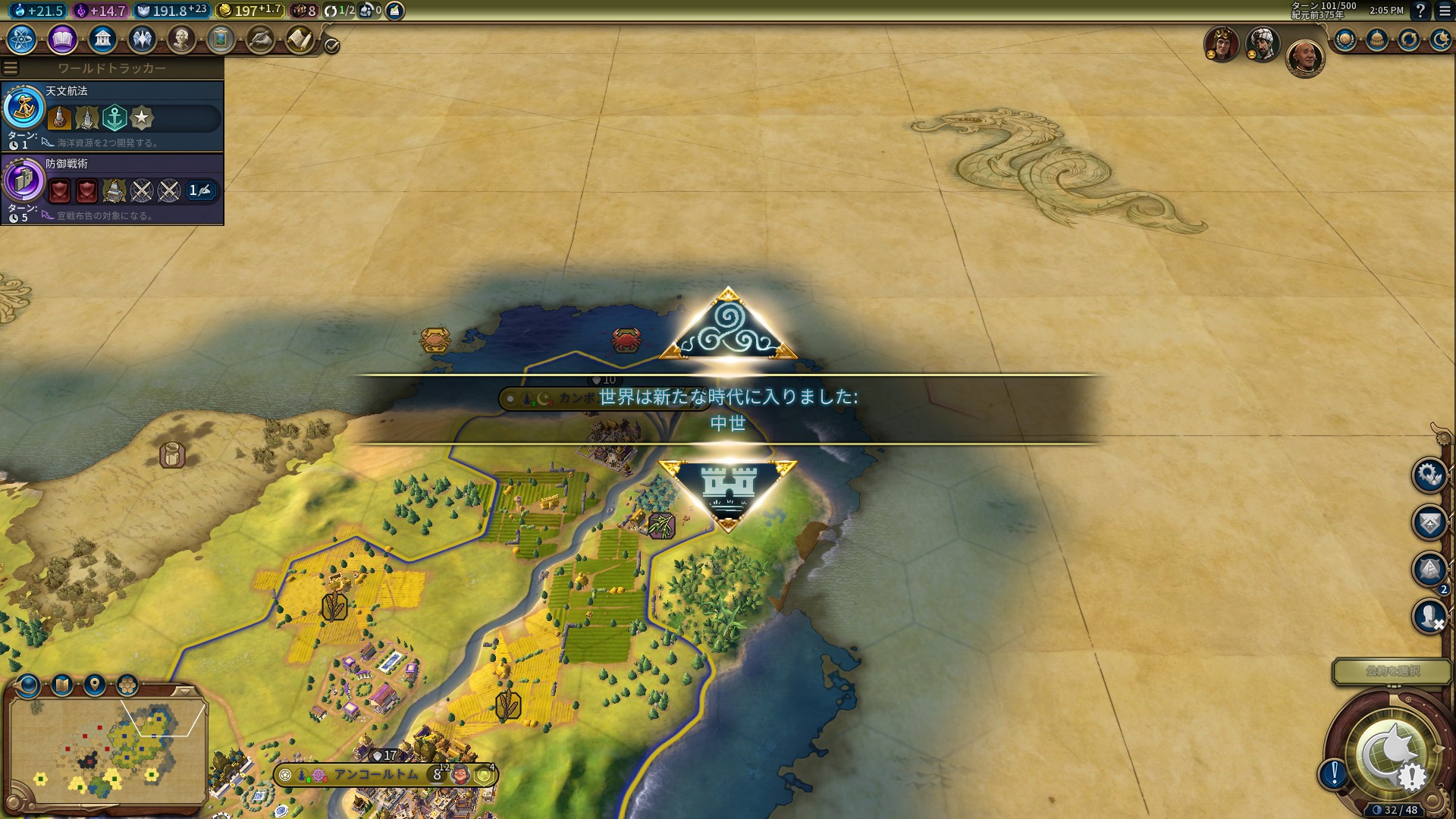
Task: Click the 公約を選択 action button
Action: (x=1392, y=671)
